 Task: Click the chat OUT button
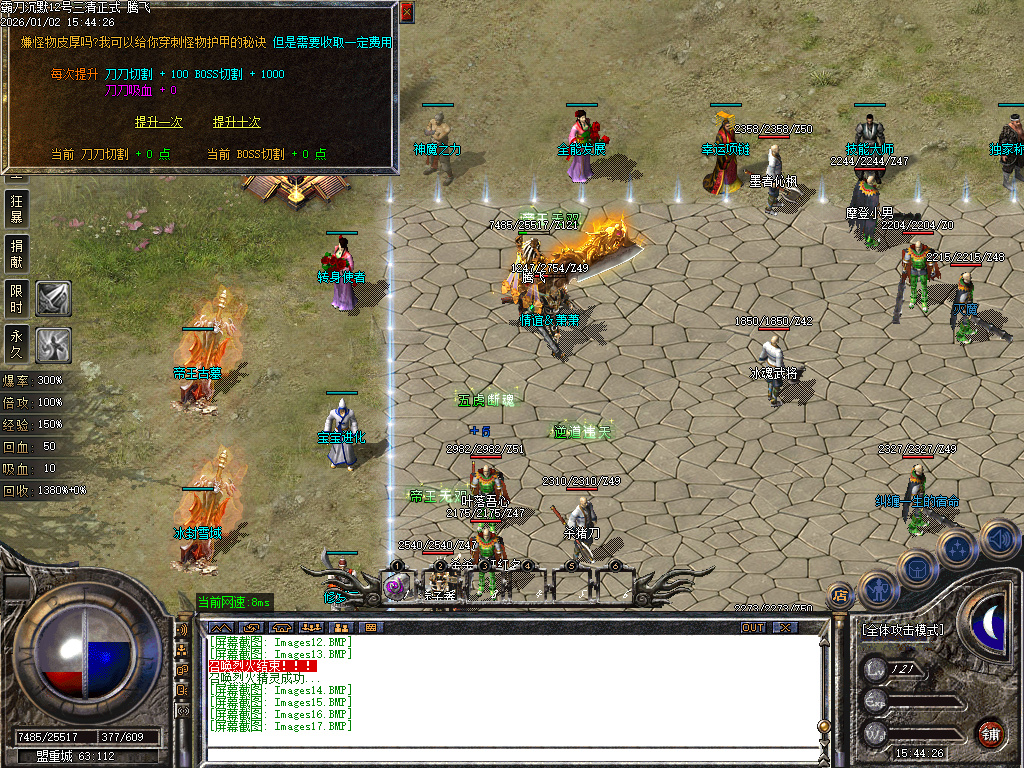[753, 627]
